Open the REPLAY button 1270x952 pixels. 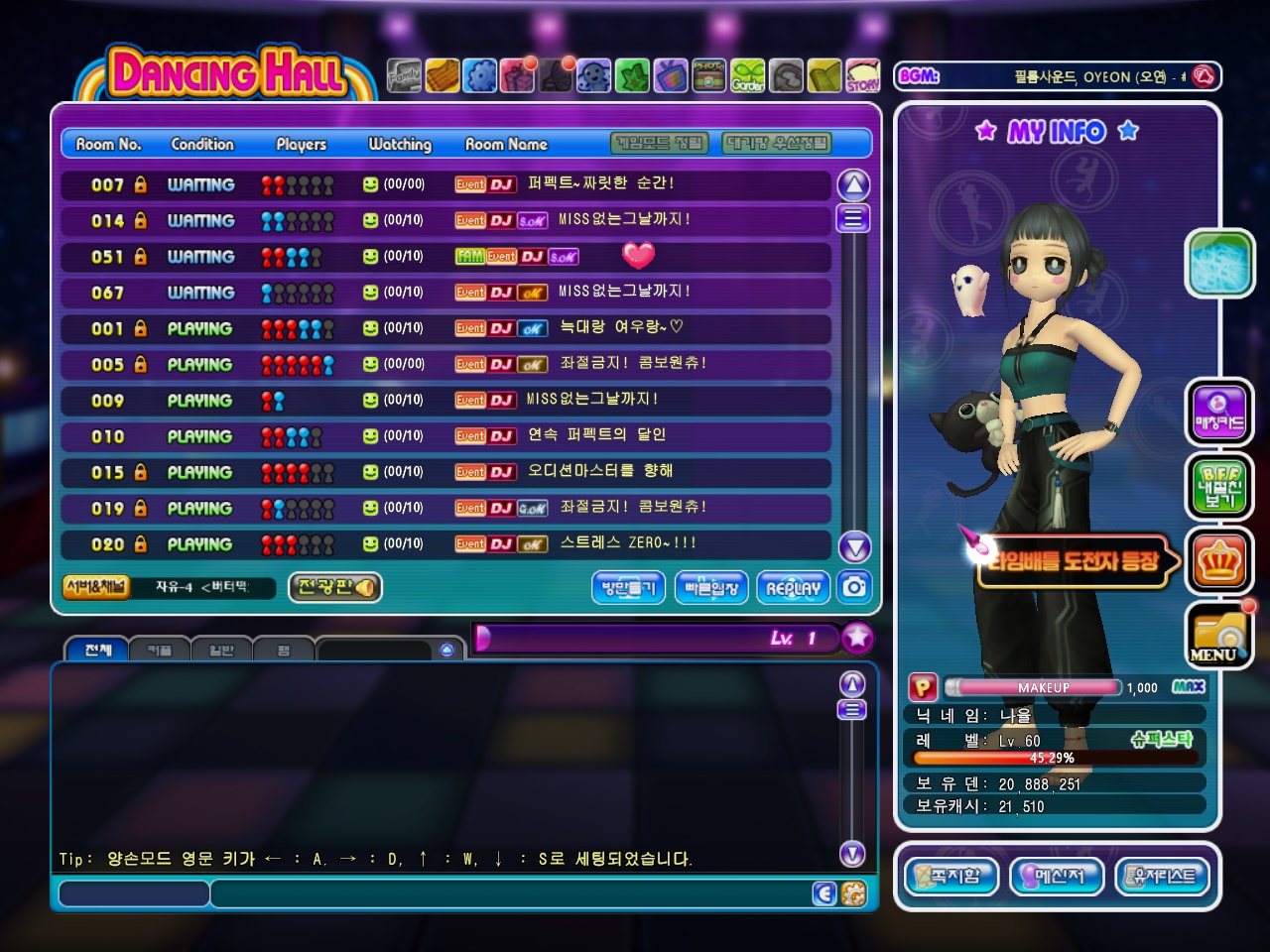click(x=793, y=587)
